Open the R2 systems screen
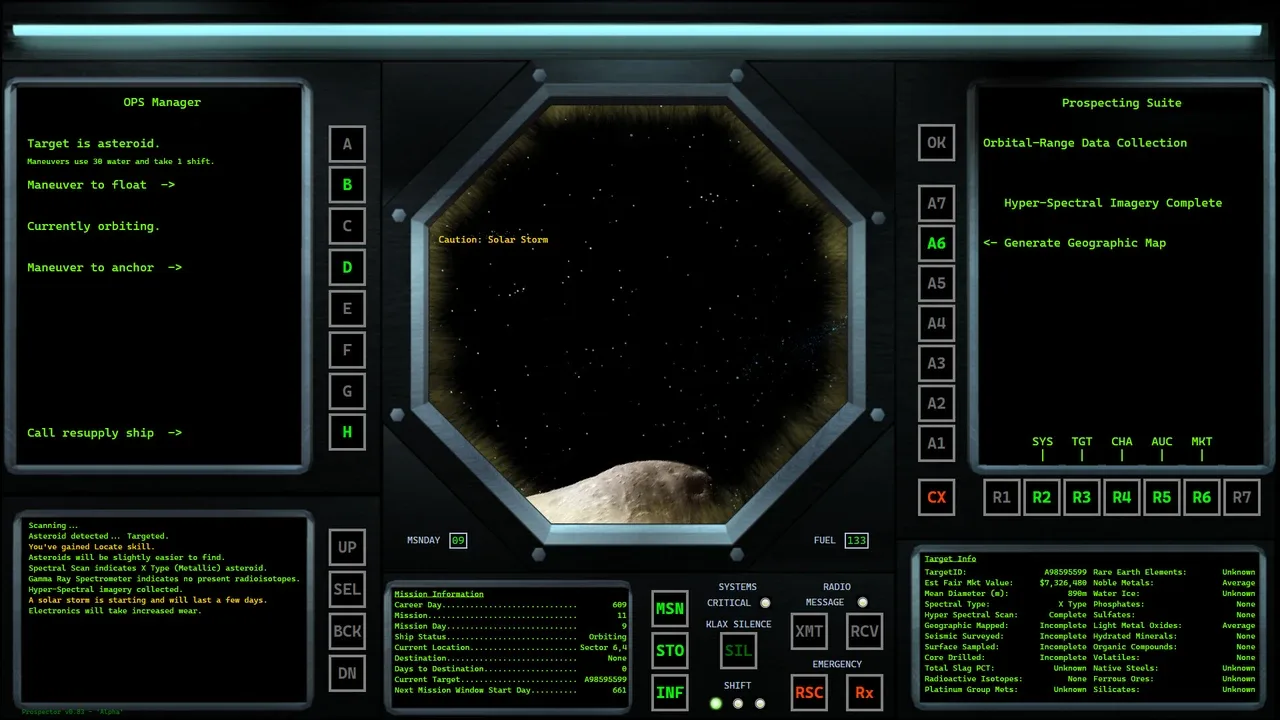Viewport: 1280px width, 720px height. (1042, 497)
